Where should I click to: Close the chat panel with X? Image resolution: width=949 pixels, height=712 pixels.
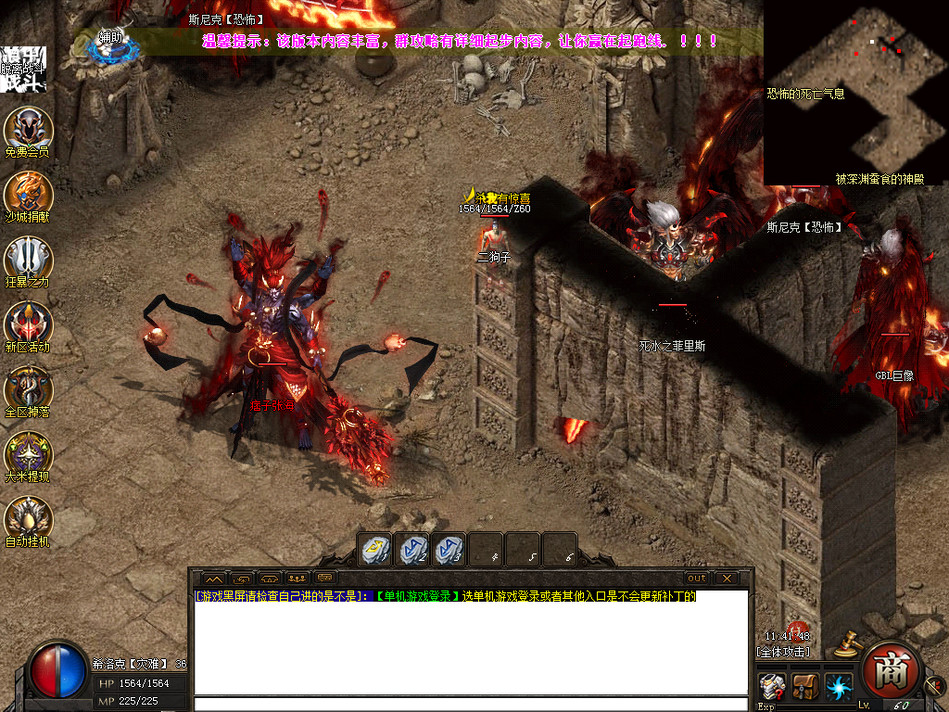pyautogui.click(x=727, y=578)
